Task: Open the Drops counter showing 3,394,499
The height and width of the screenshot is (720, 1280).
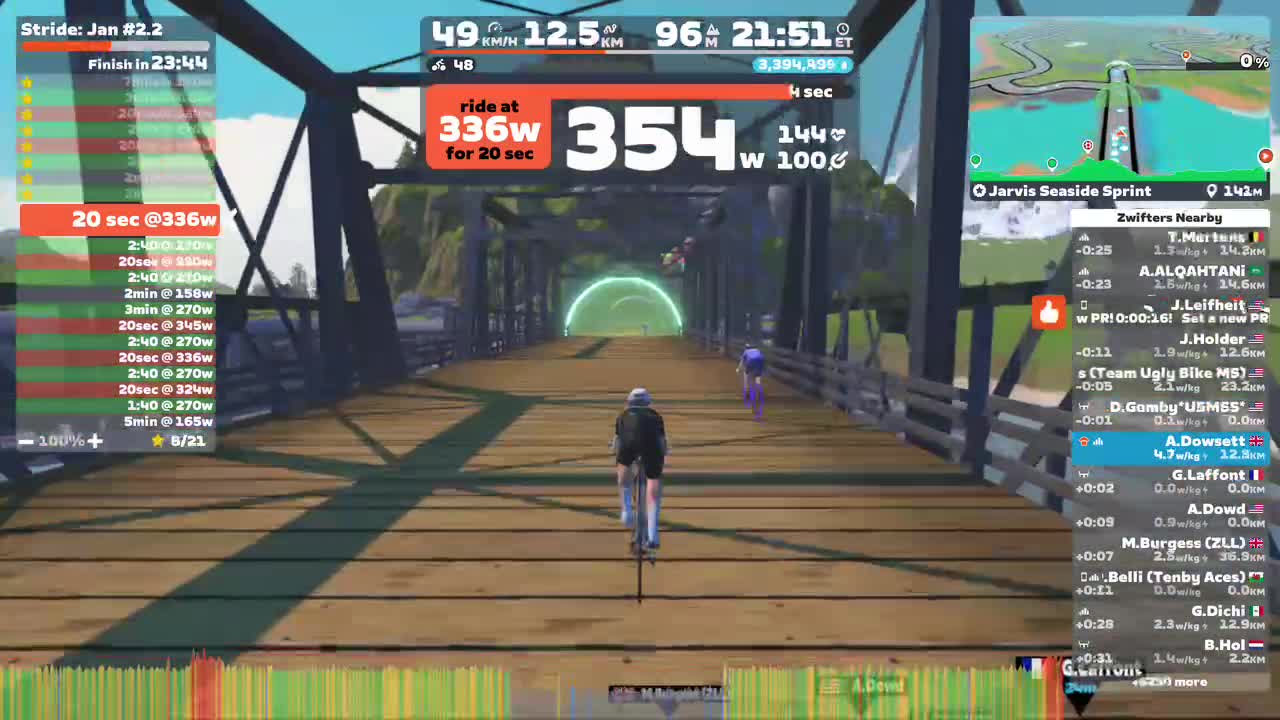Action: point(800,63)
